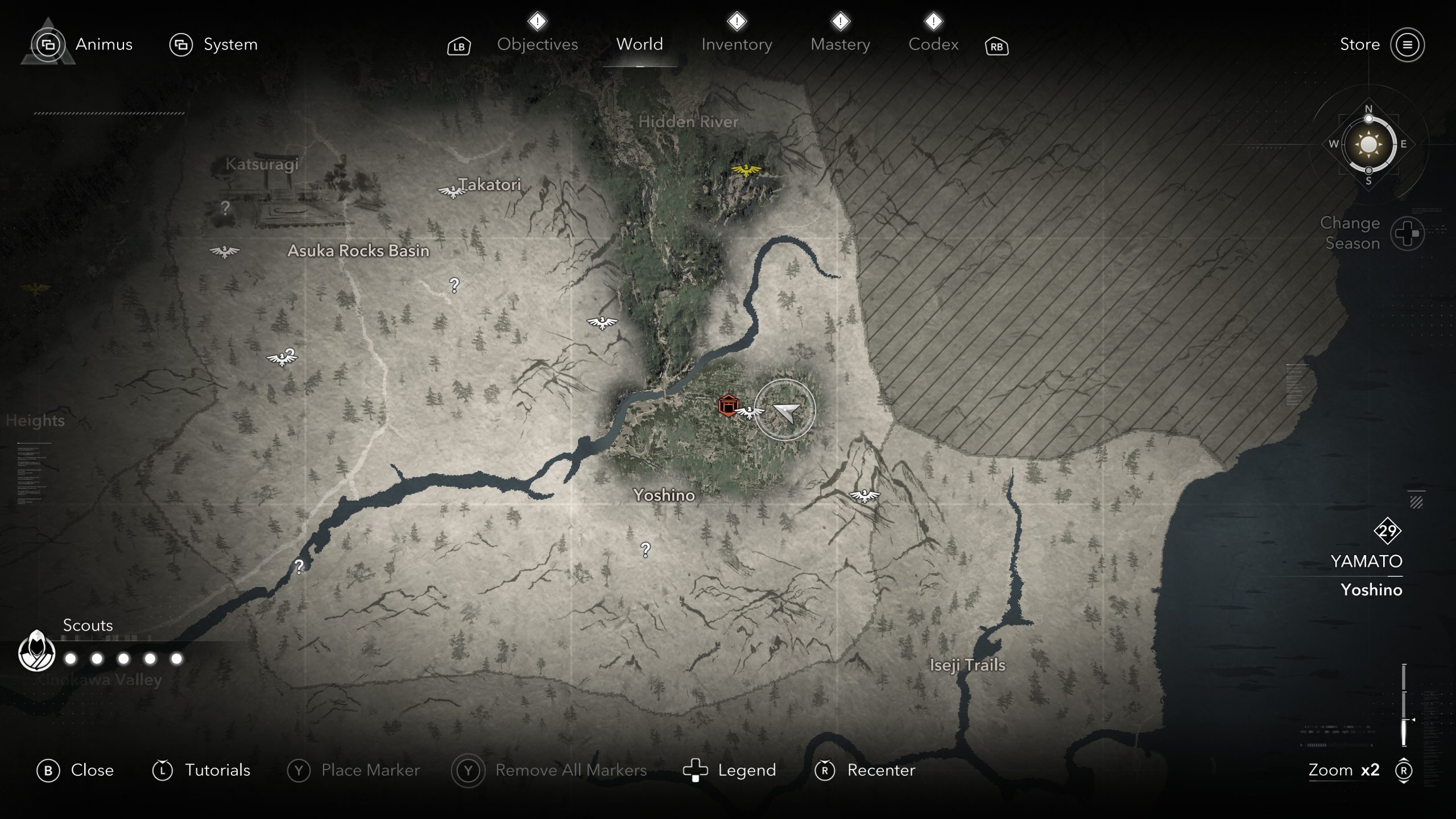Select the Mastery tab

pos(840,44)
